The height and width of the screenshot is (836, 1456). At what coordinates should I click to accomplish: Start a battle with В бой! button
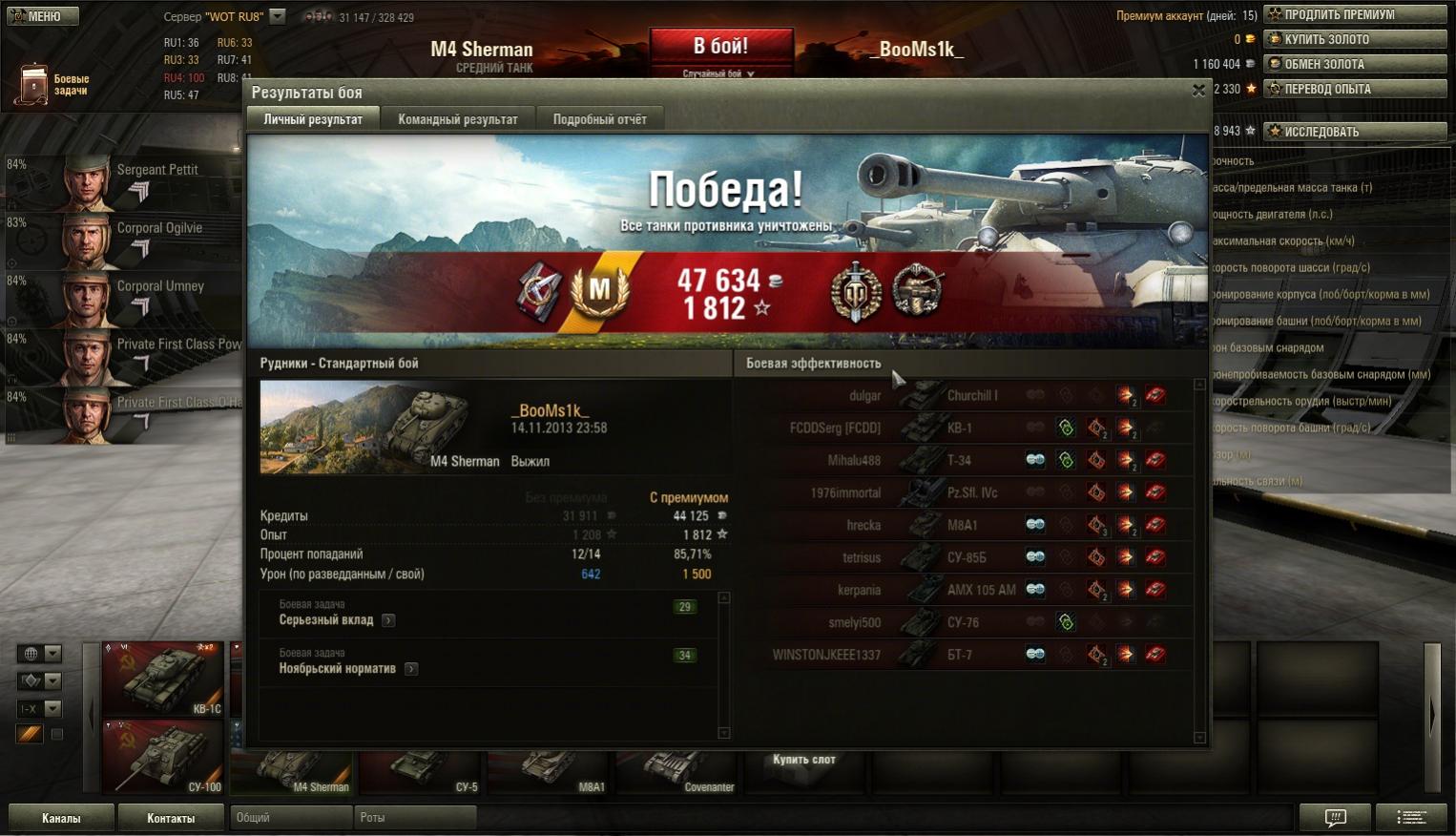click(x=720, y=48)
